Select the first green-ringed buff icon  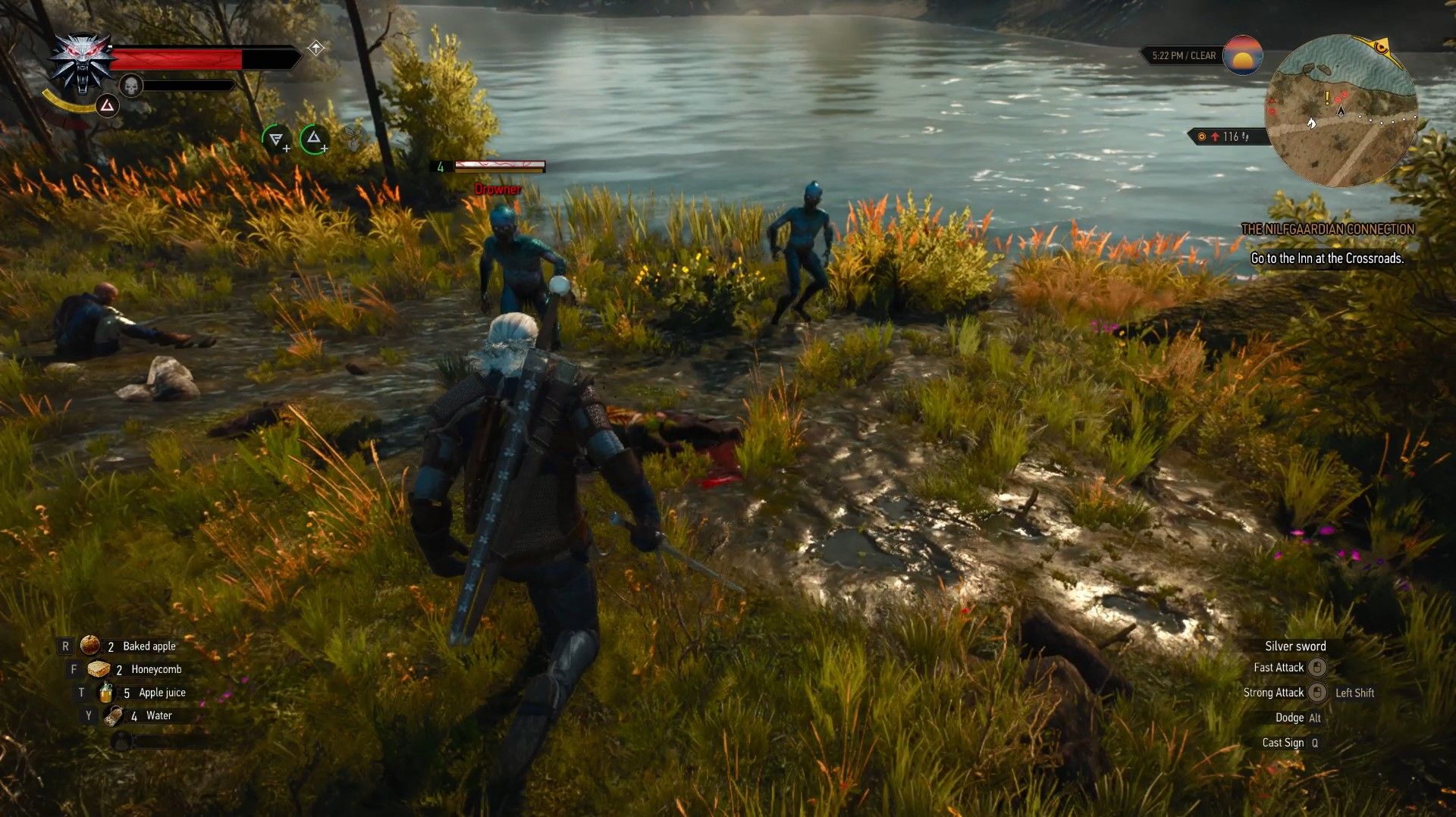coord(276,139)
